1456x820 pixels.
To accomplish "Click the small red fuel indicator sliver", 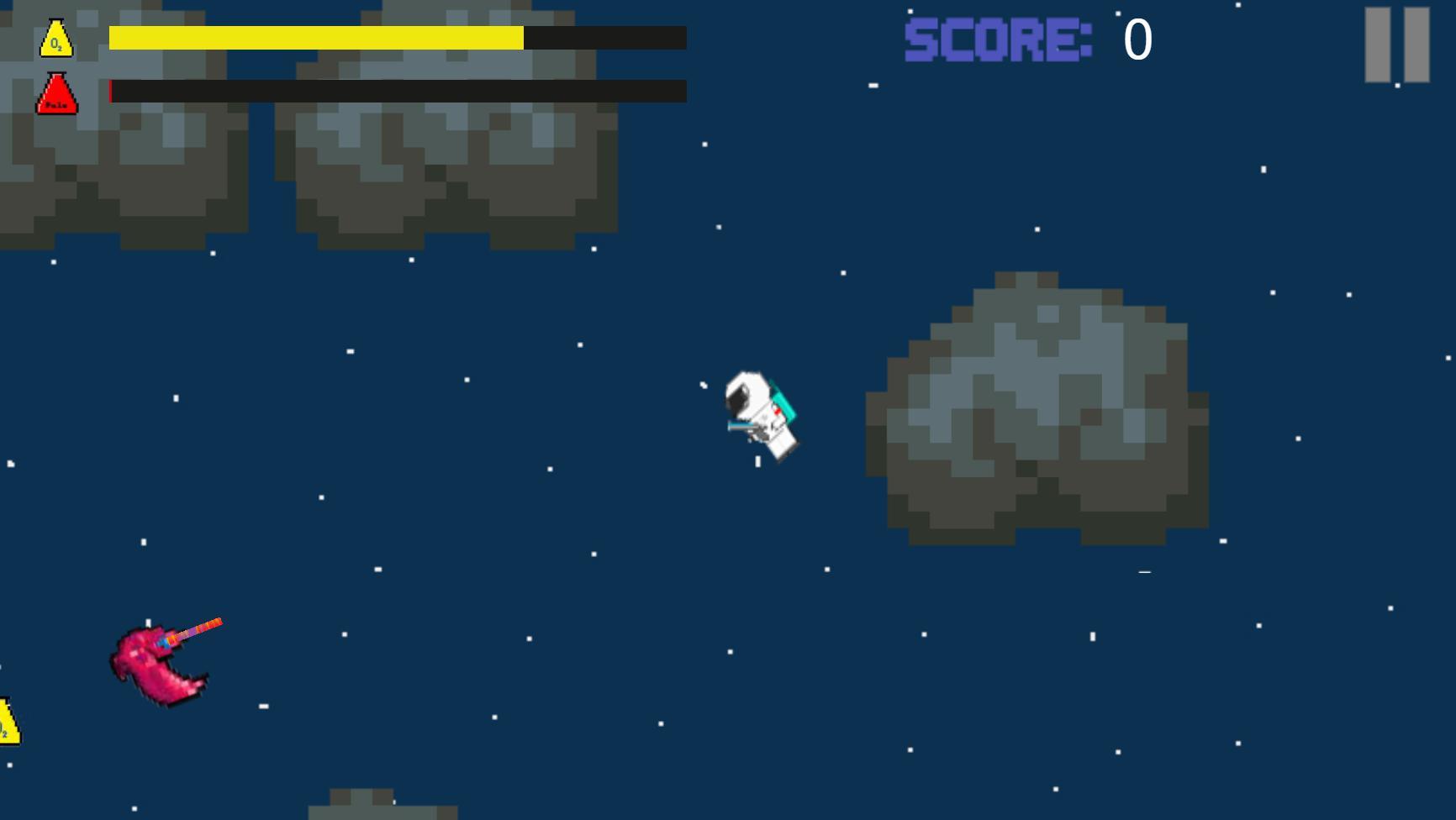I will click(x=112, y=92).
